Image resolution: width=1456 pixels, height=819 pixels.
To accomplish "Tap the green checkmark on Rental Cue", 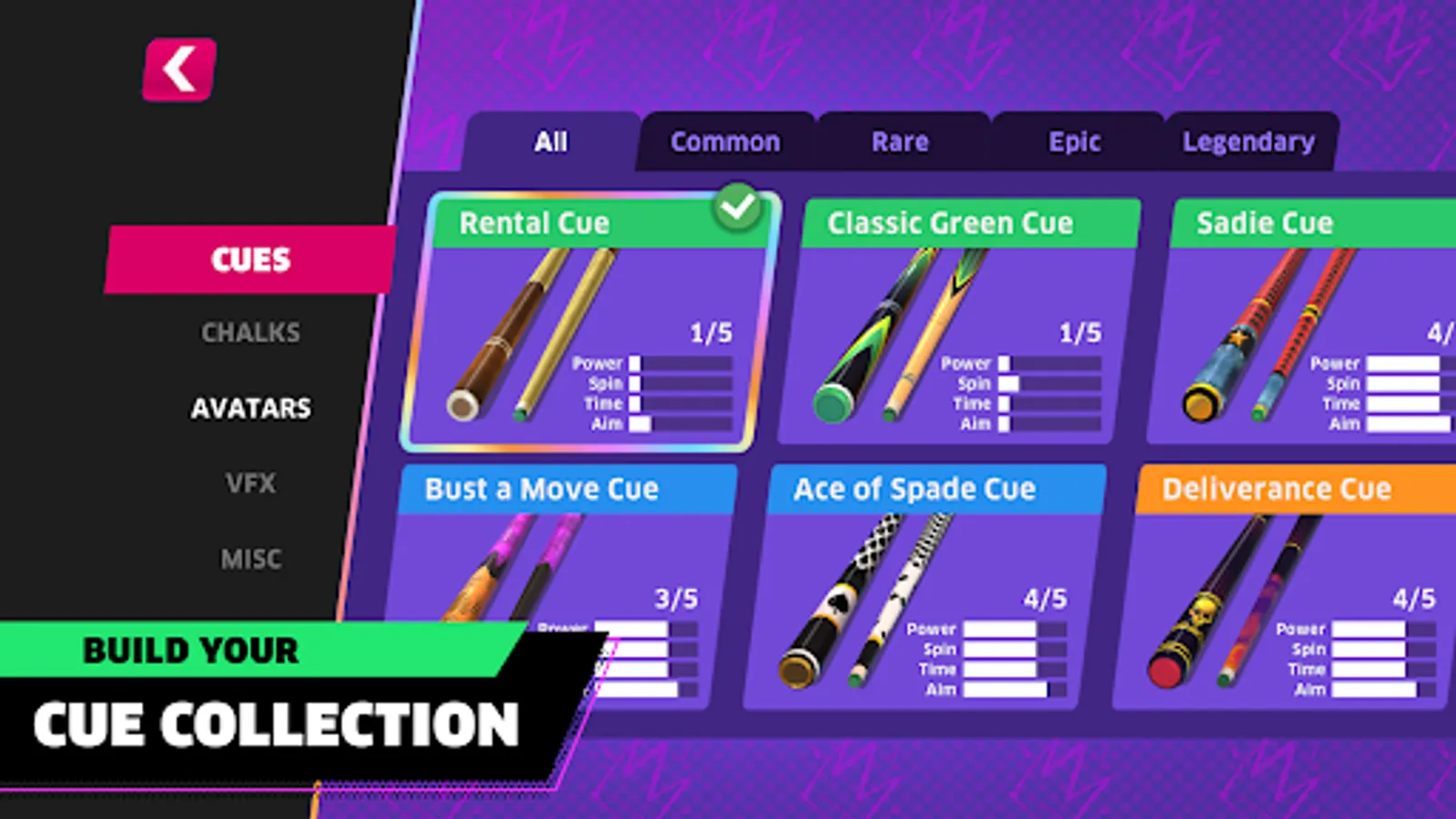I will click(738, 207).
